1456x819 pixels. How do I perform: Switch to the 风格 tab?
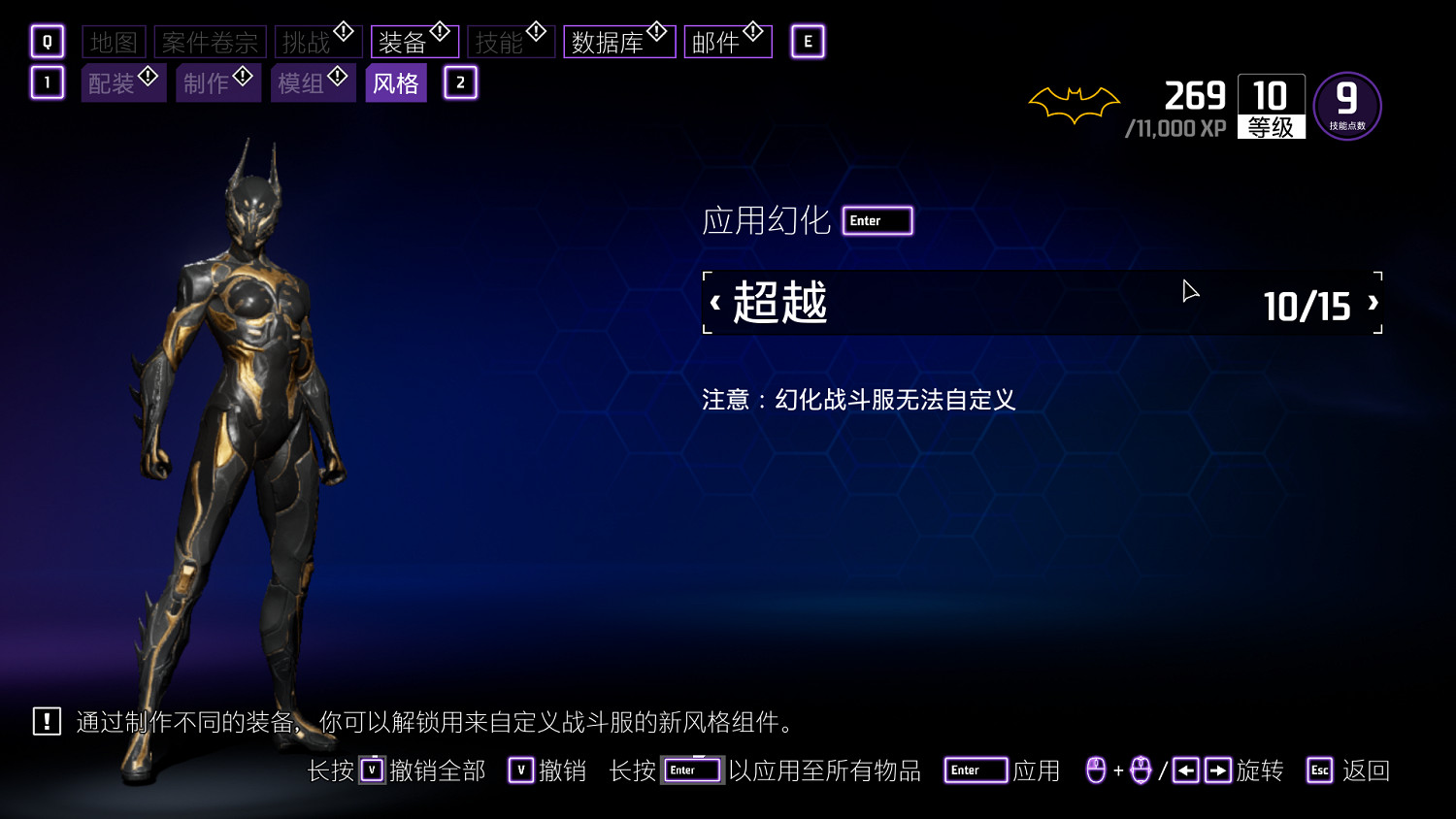[395, 82]
